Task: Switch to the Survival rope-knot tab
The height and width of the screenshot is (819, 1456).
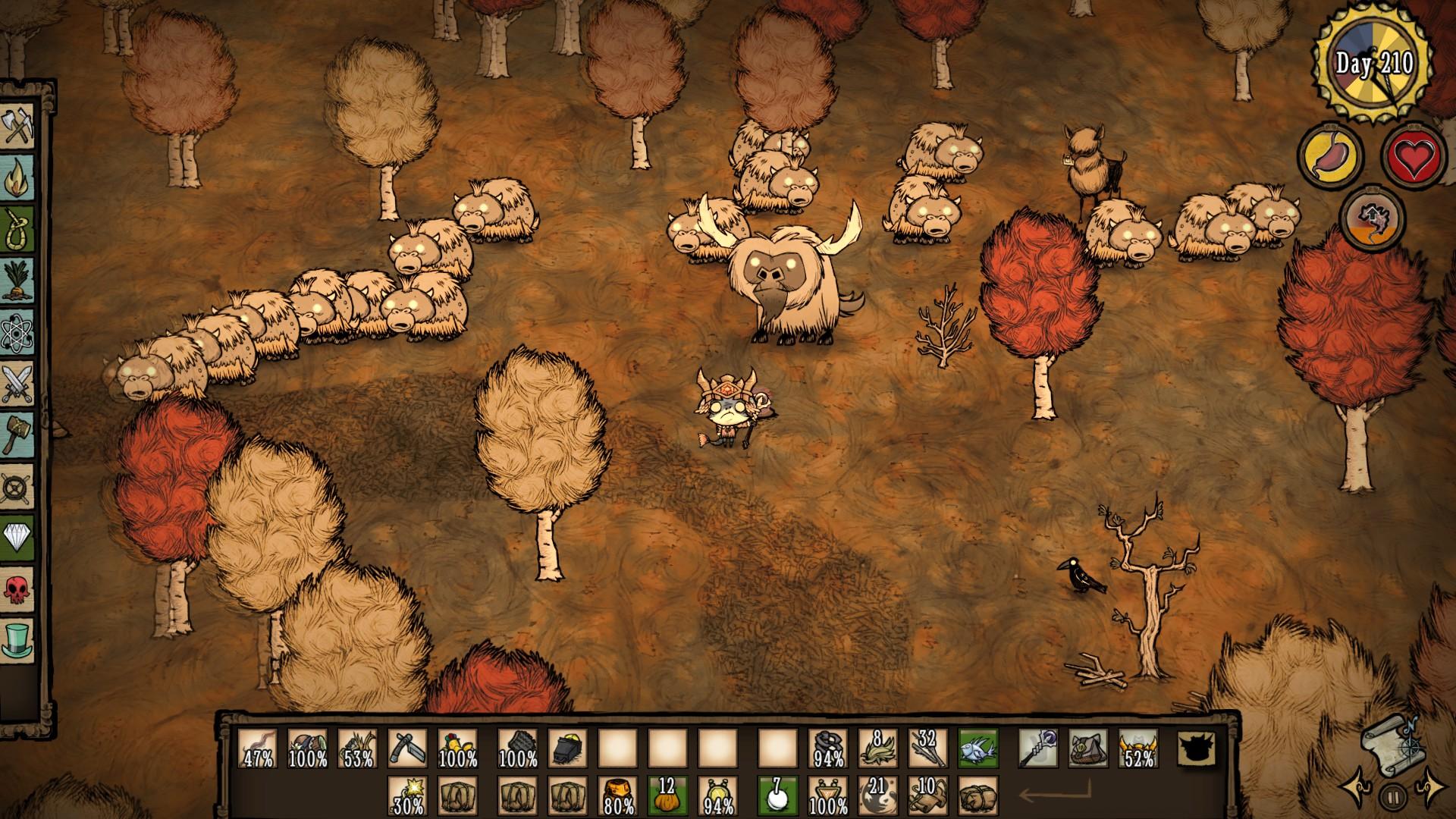Action: 18,229
